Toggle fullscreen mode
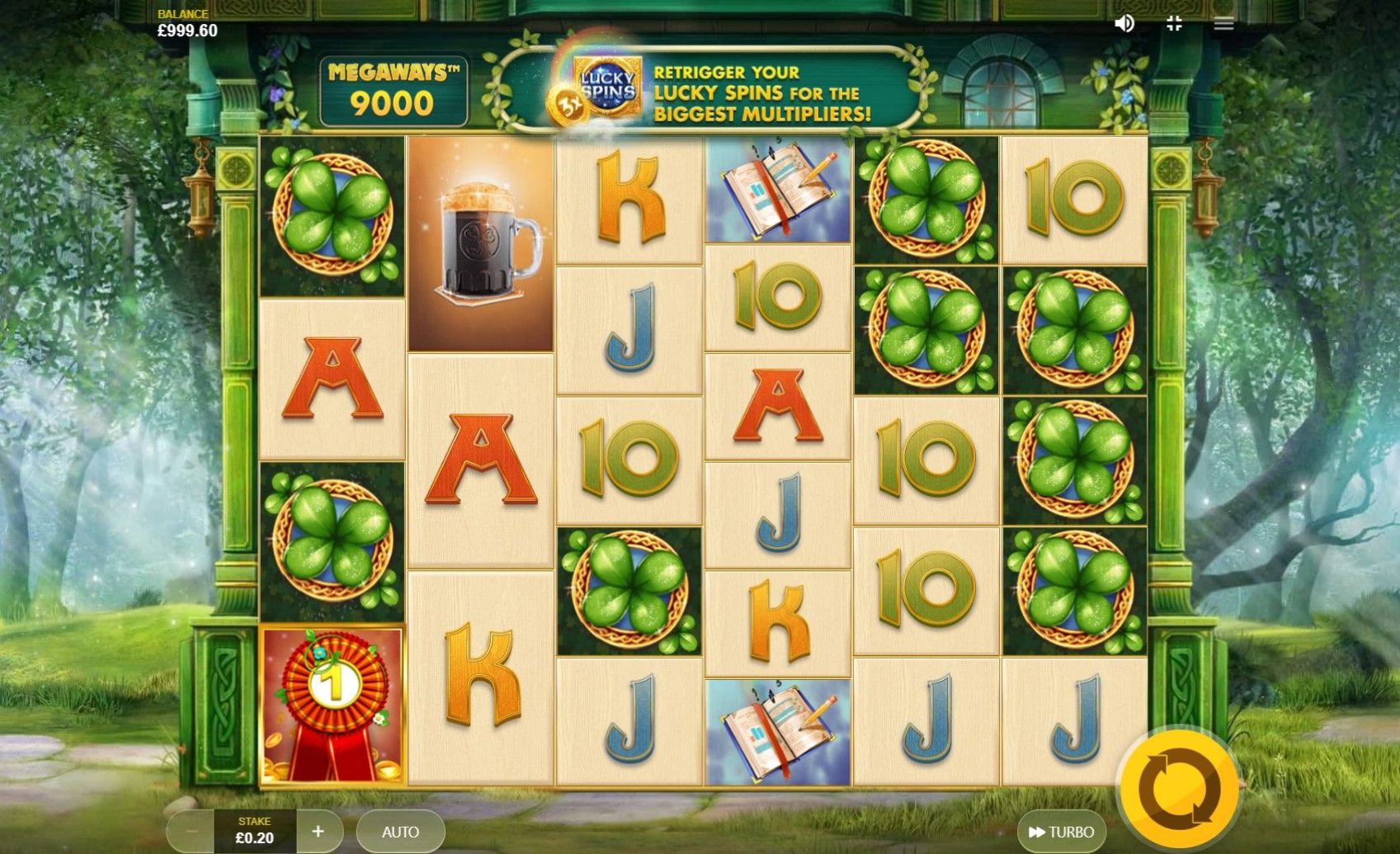Screen dimensions: 1400x854 (x=1174, y=24)
